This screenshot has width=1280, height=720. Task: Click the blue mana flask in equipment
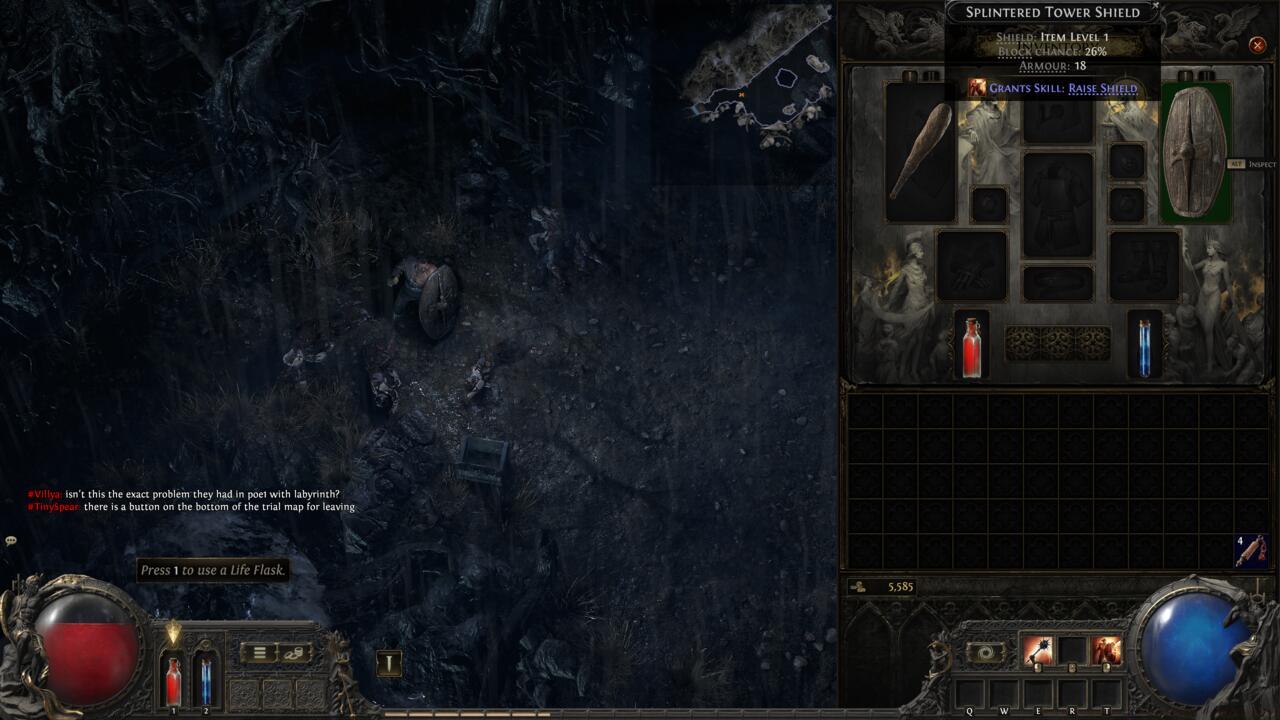click(1144, 346)
